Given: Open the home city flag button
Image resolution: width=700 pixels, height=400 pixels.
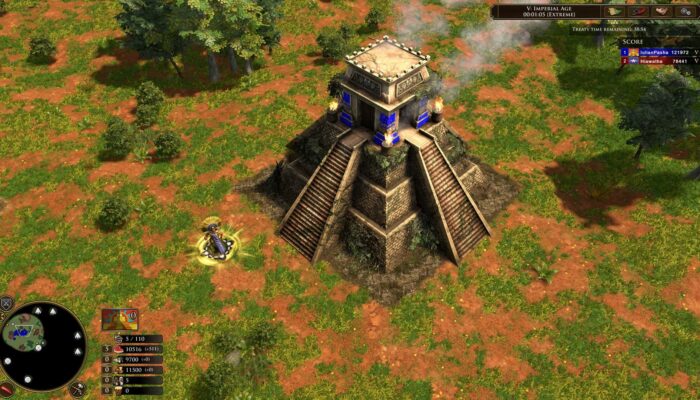Looking at the screenshot, I should pos(118,320).
